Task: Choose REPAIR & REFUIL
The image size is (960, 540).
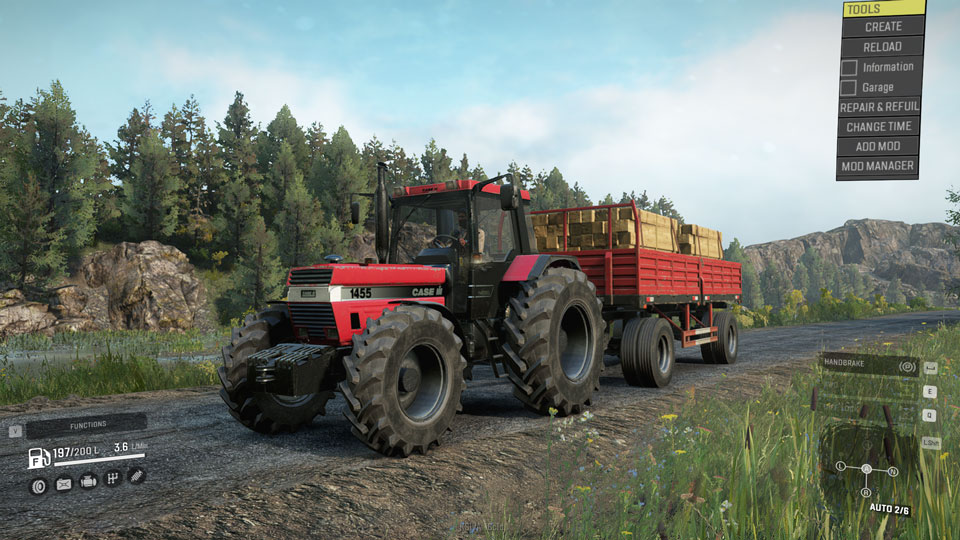Action: 879,107
